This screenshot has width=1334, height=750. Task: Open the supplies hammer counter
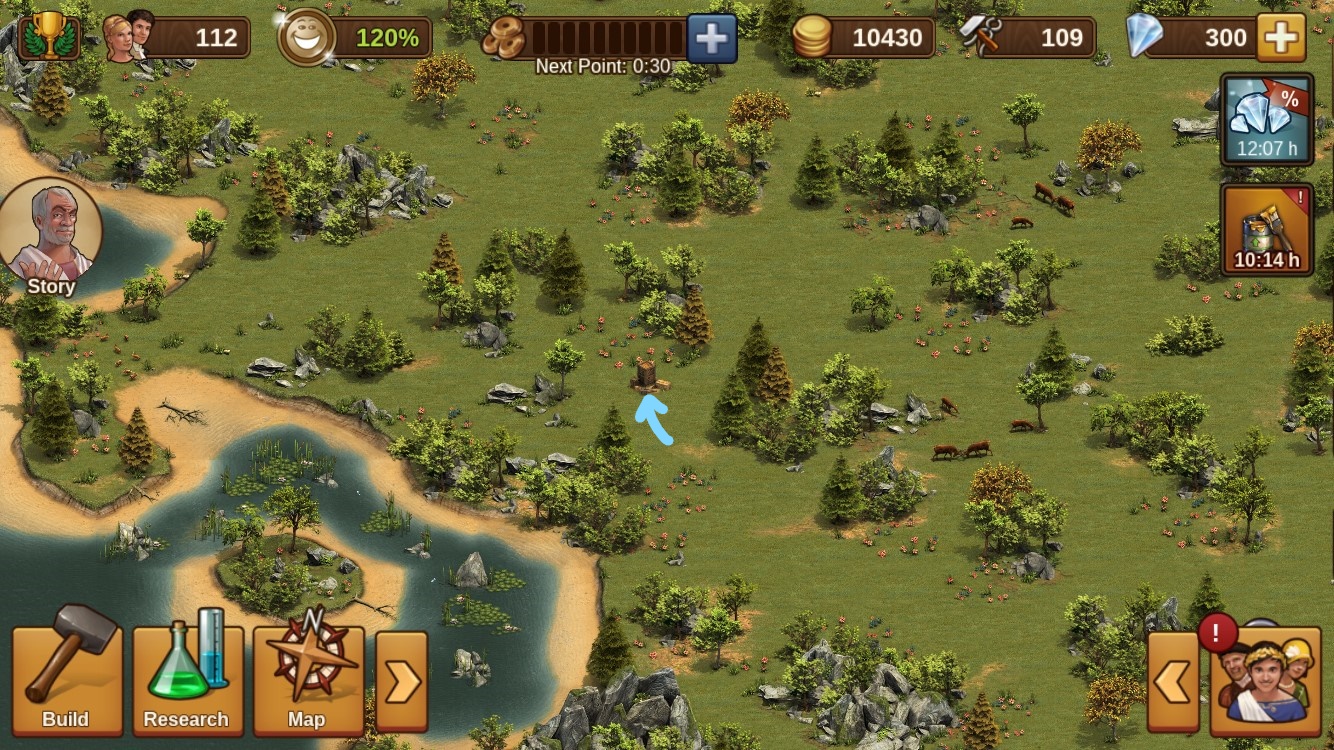point(980,38)
